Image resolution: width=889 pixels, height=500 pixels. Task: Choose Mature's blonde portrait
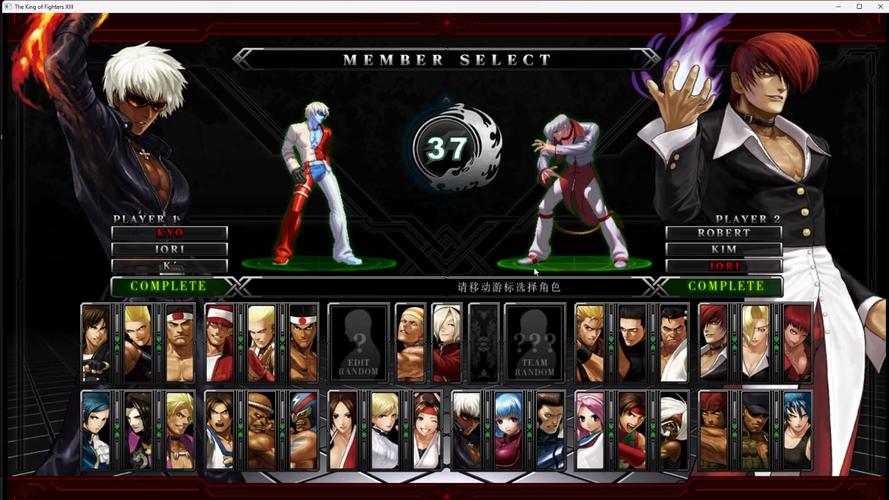[756, 343]
